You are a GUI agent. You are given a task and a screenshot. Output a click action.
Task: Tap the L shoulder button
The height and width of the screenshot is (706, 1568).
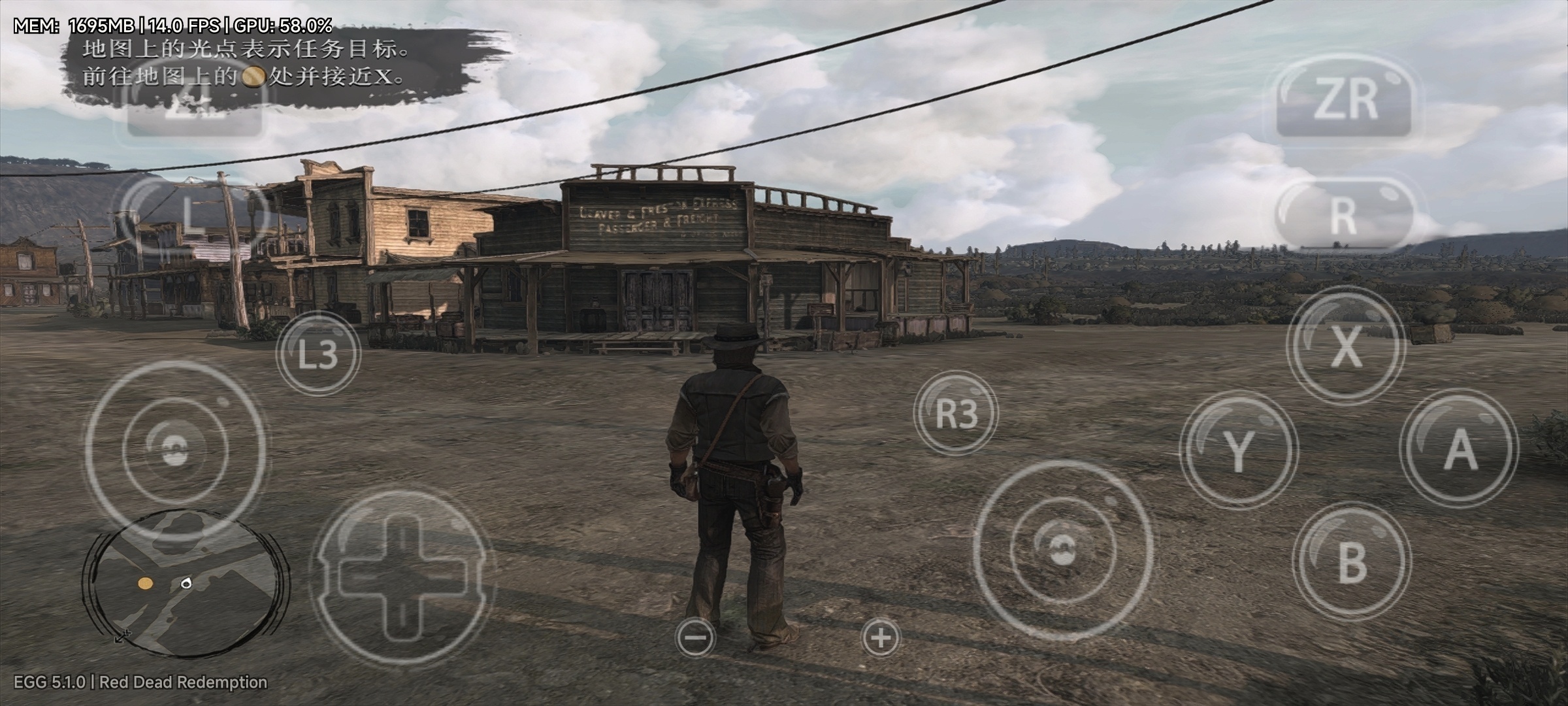pyautogui.click(x=189, y=213)
